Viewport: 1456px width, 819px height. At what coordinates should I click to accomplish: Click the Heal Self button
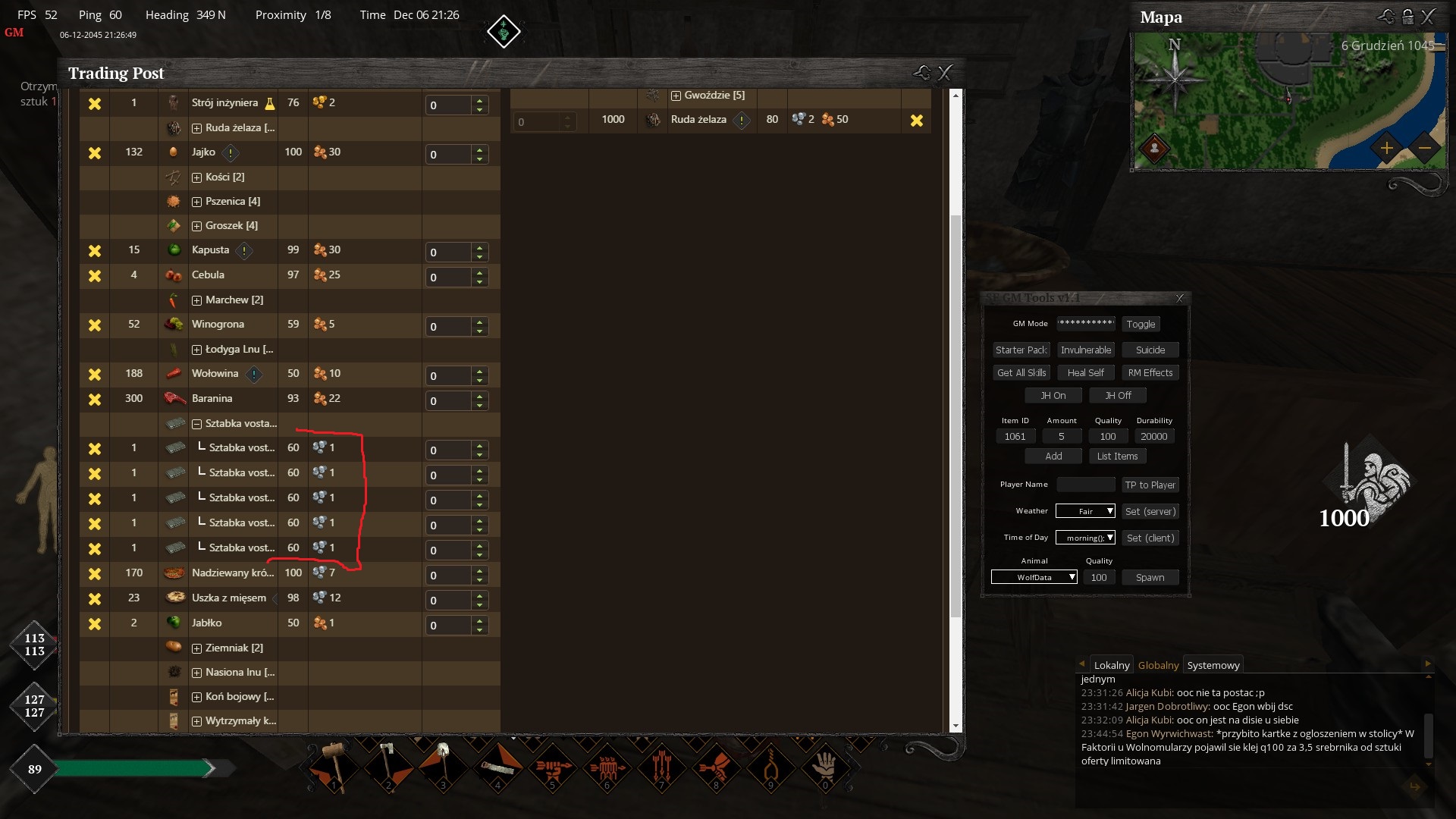tap(1085, 373)
